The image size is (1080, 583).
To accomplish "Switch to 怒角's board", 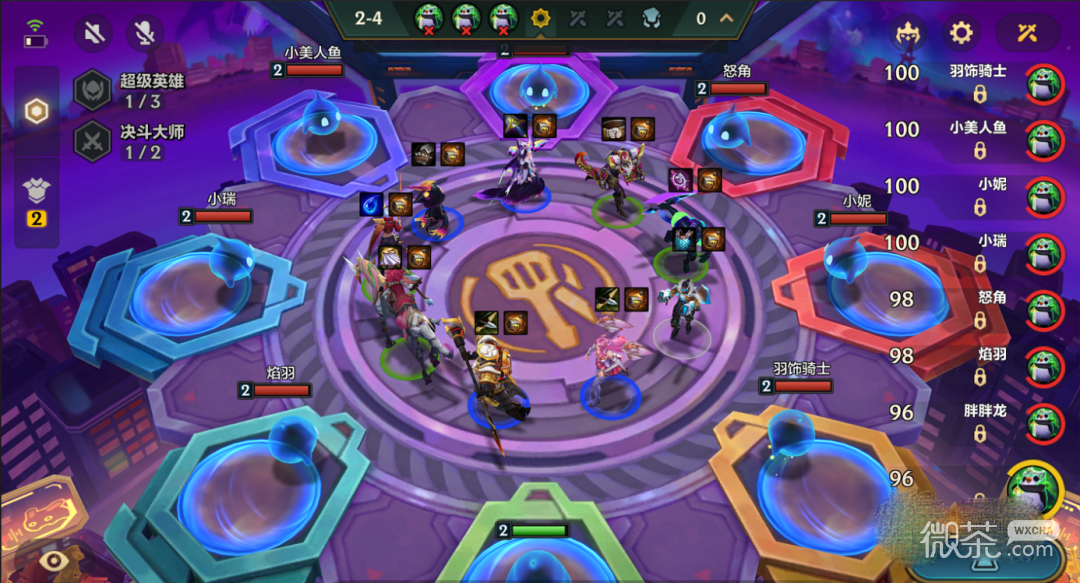I will (x=1045, y=309).
